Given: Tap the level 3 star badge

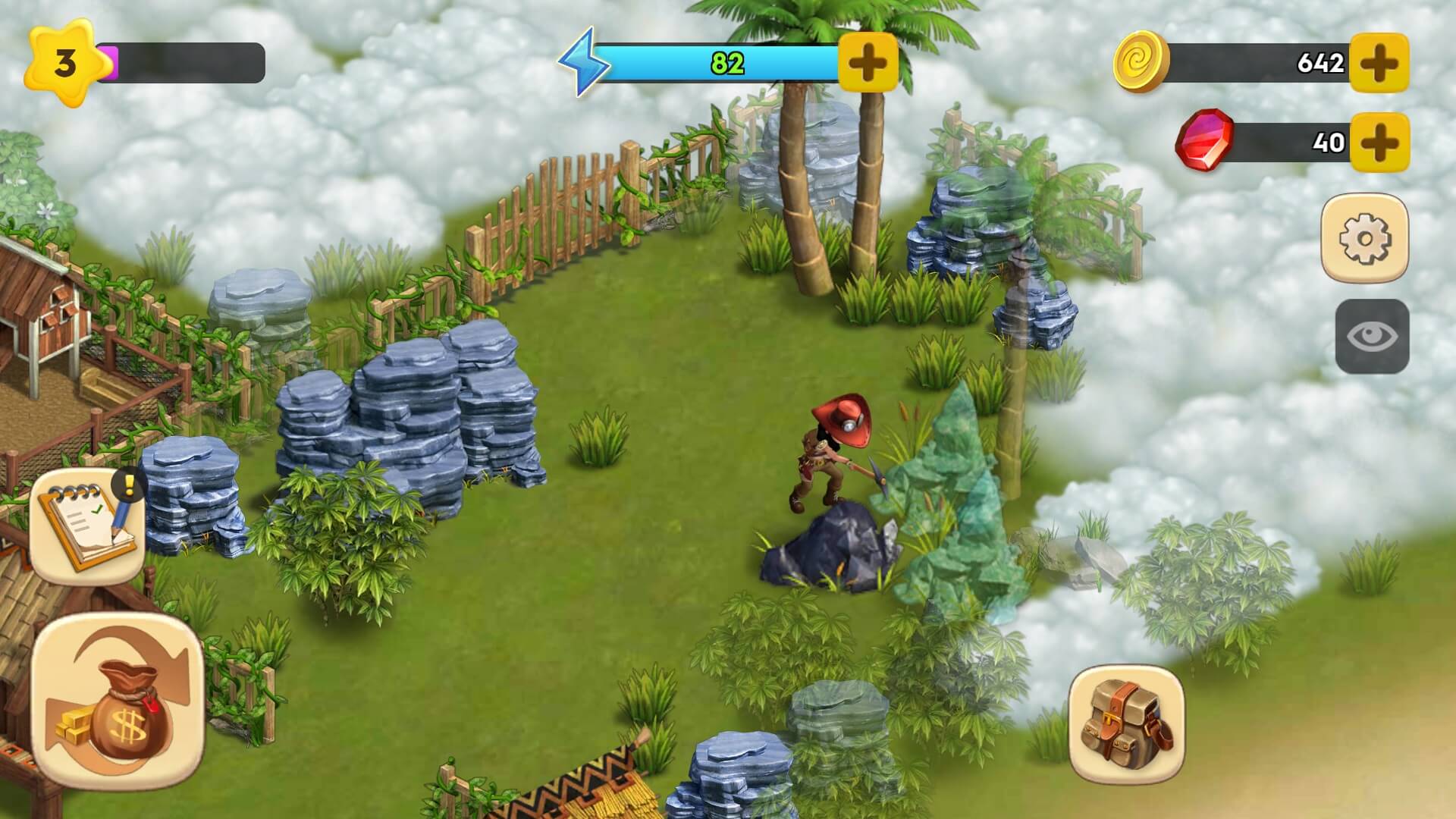Looking at the screenshot, I should click(64, 63).
